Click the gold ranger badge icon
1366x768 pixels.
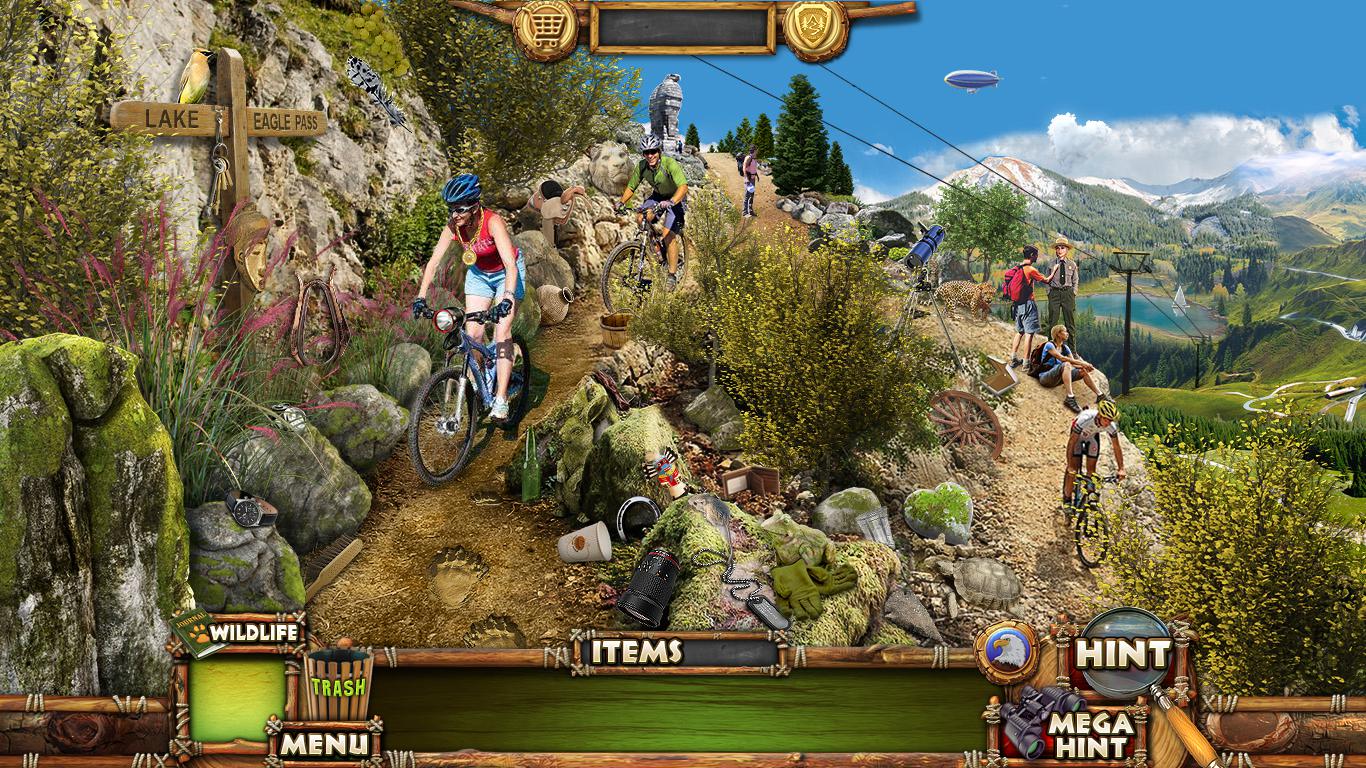tap(815, 27)
